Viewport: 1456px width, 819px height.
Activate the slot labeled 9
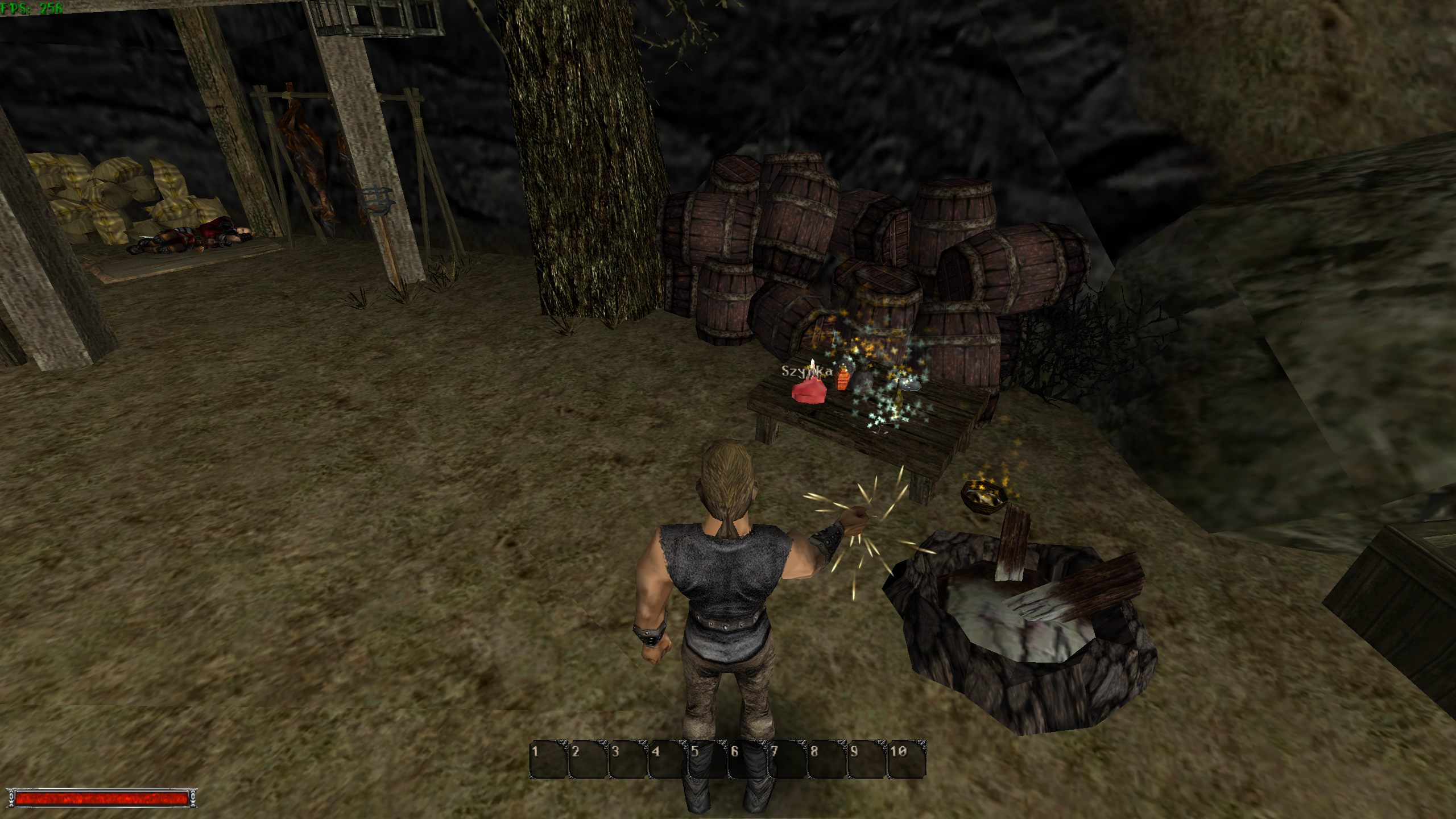pyautogui.click(x=867, y=759)
